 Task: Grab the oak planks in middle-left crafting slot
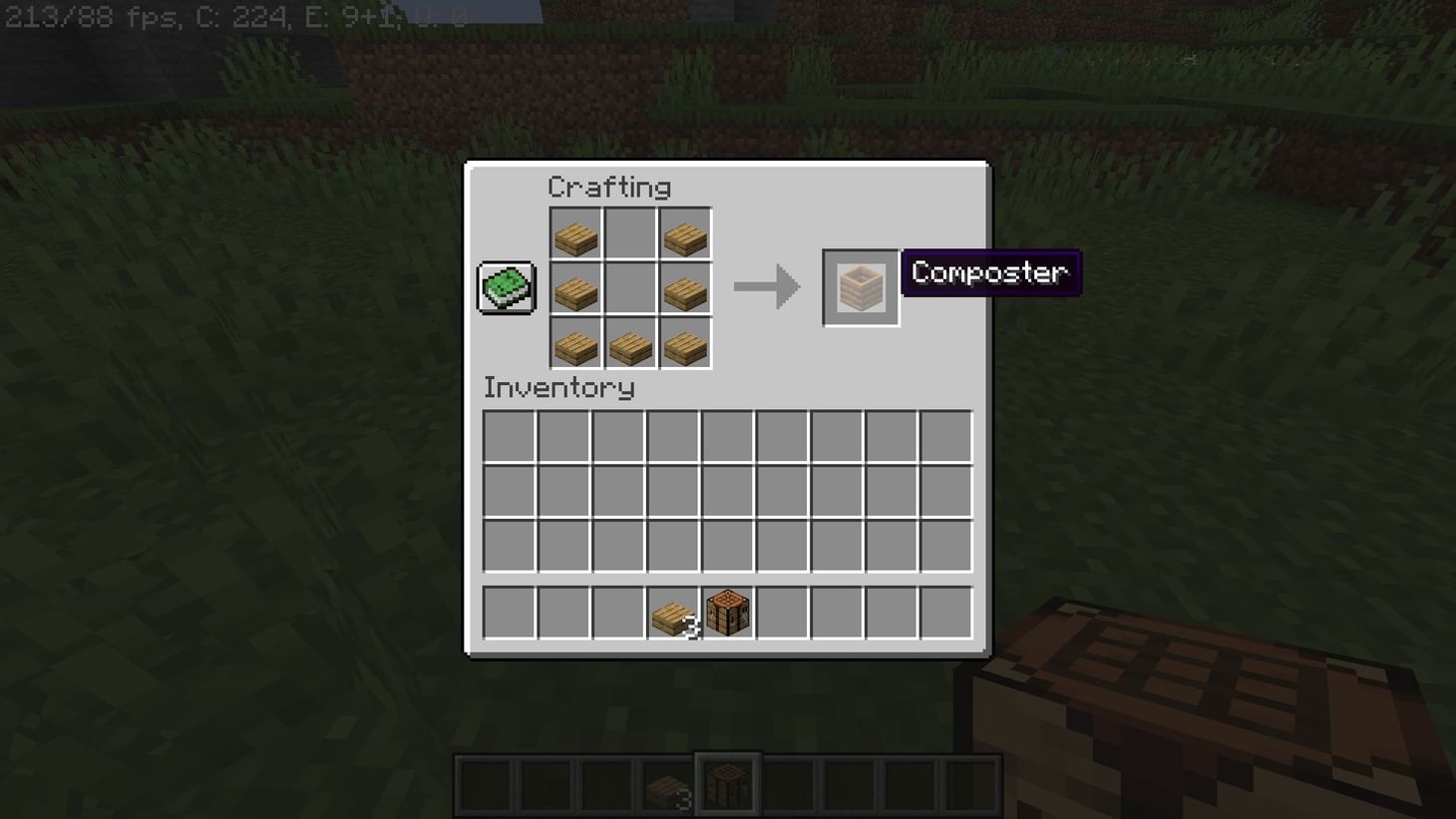click(576, 288)
